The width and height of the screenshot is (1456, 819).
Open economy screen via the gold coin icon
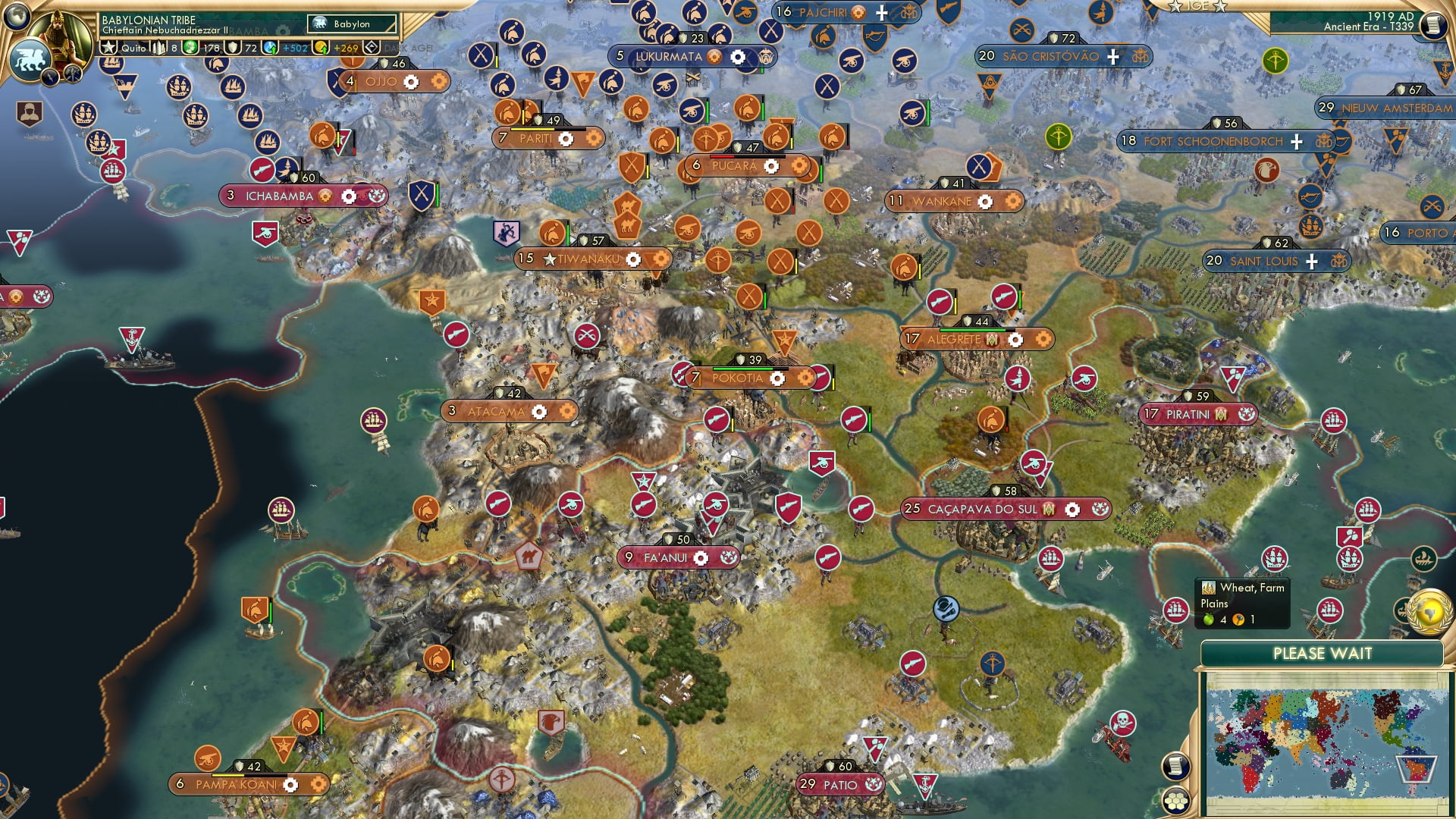[321, 47]
